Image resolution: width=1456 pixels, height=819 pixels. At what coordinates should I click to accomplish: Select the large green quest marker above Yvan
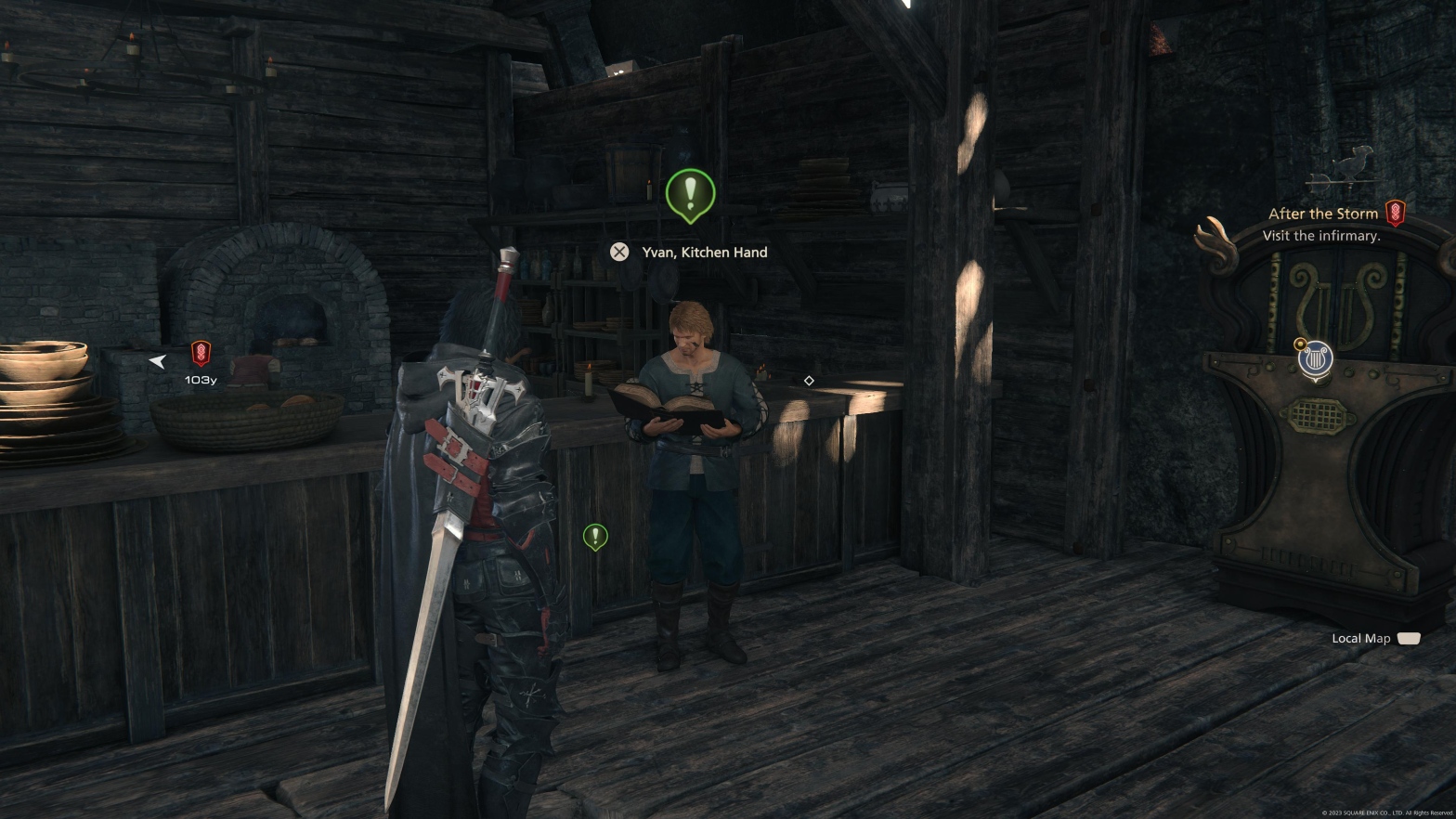[x=690, y=194]
